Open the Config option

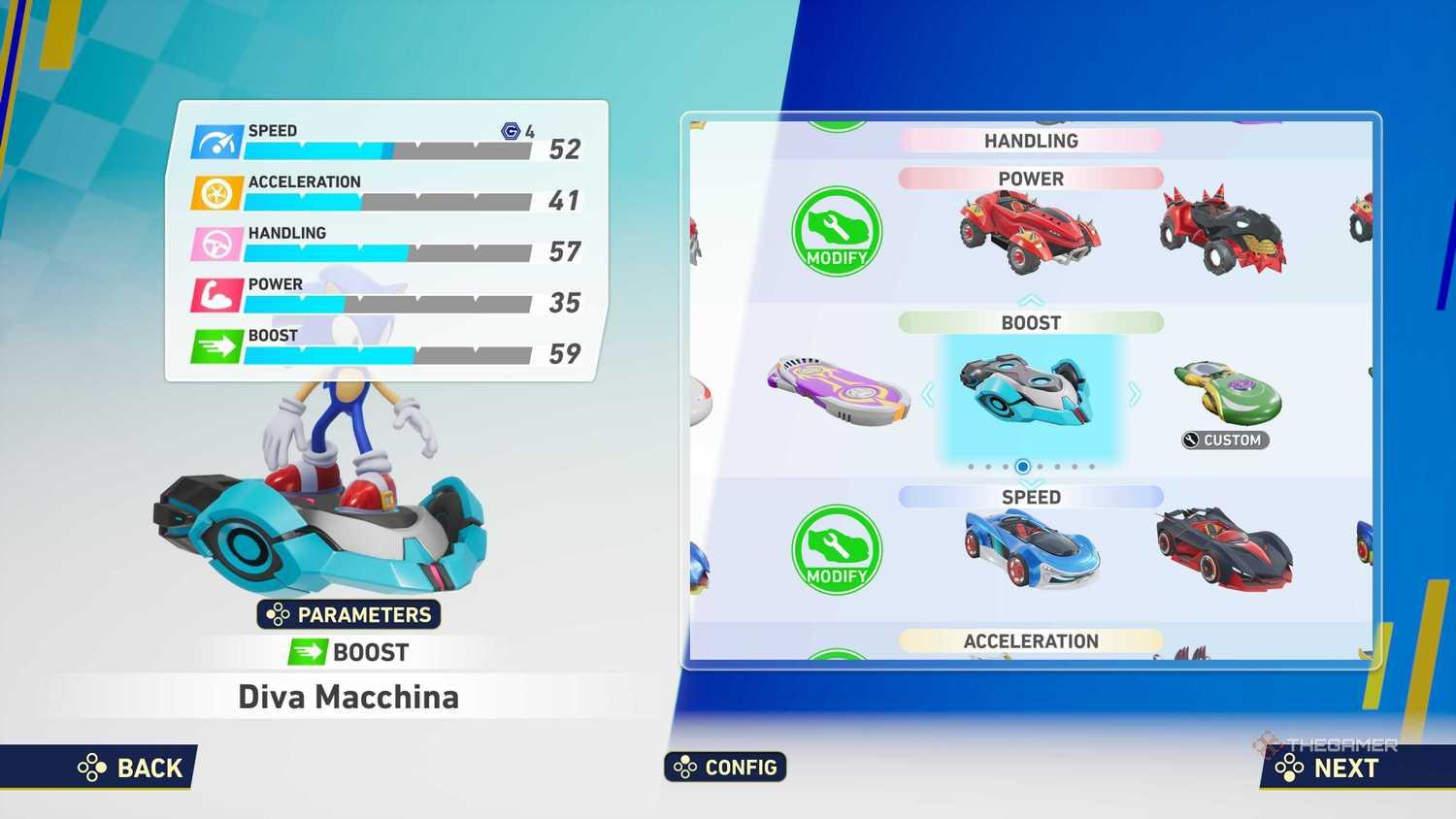[x=725, y=767]
